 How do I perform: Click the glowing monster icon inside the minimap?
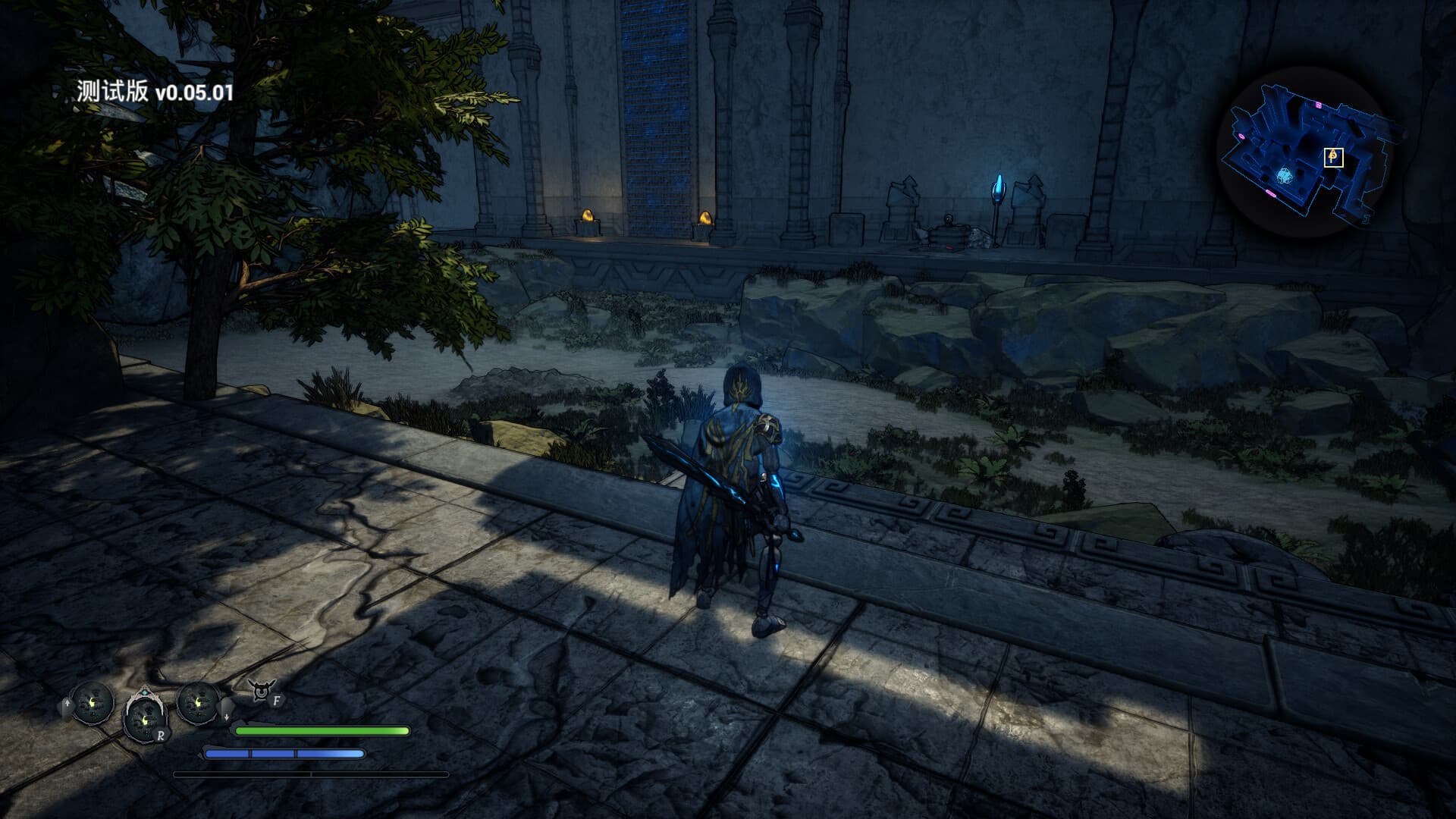click(1285, 176)
